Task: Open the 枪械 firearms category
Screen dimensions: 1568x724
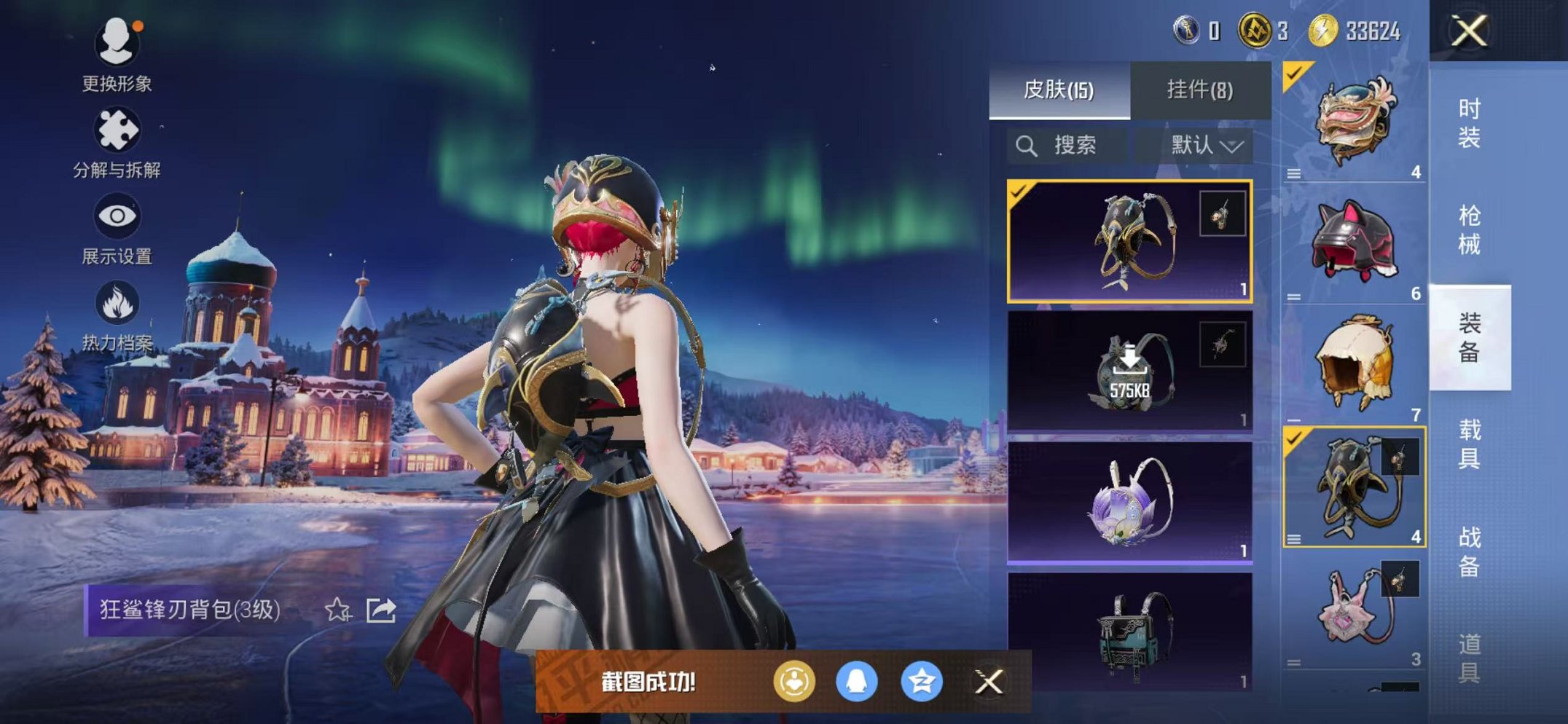Action: point(1469,229)
